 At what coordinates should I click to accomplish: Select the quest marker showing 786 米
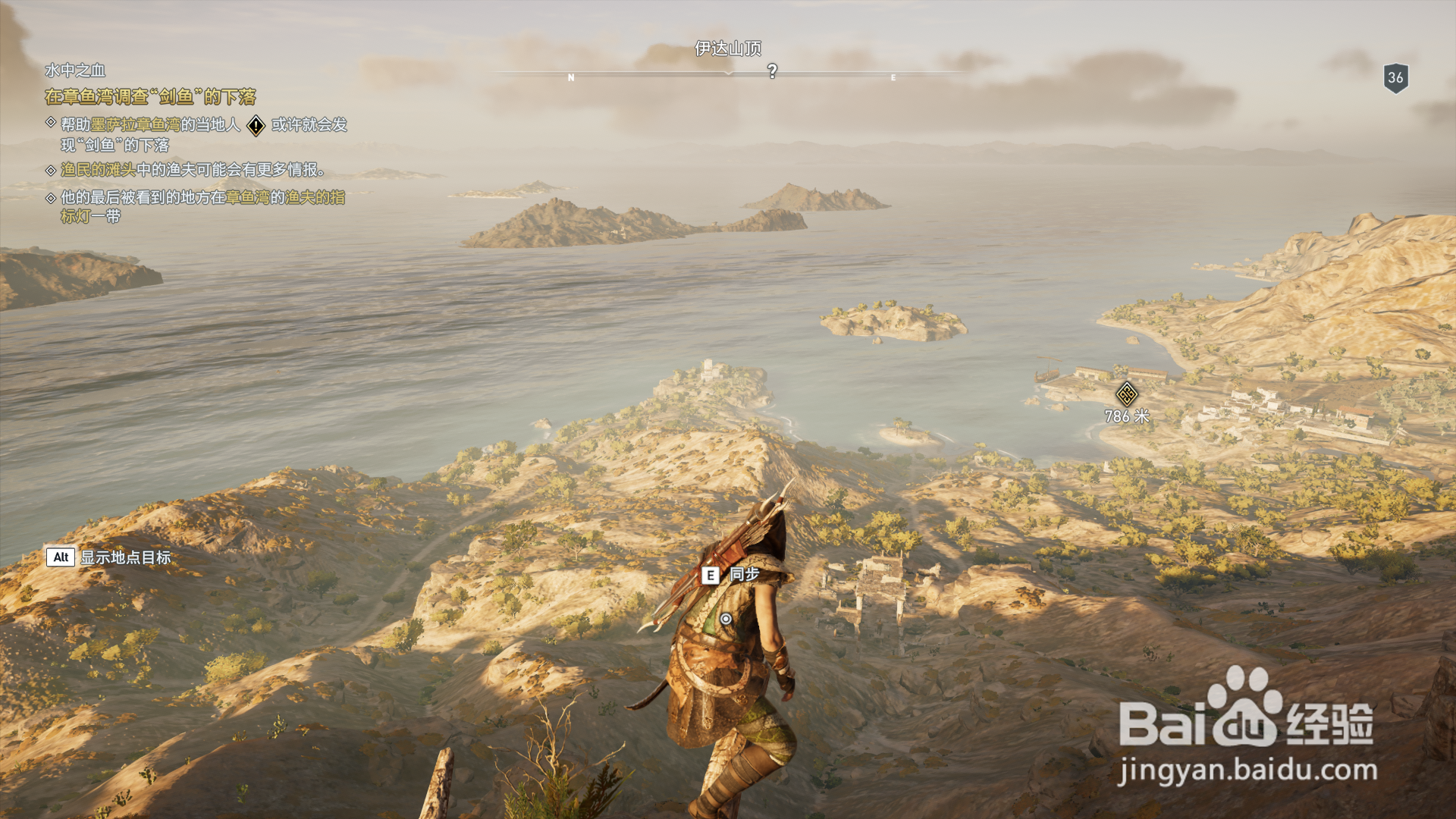pos(1126,394)
